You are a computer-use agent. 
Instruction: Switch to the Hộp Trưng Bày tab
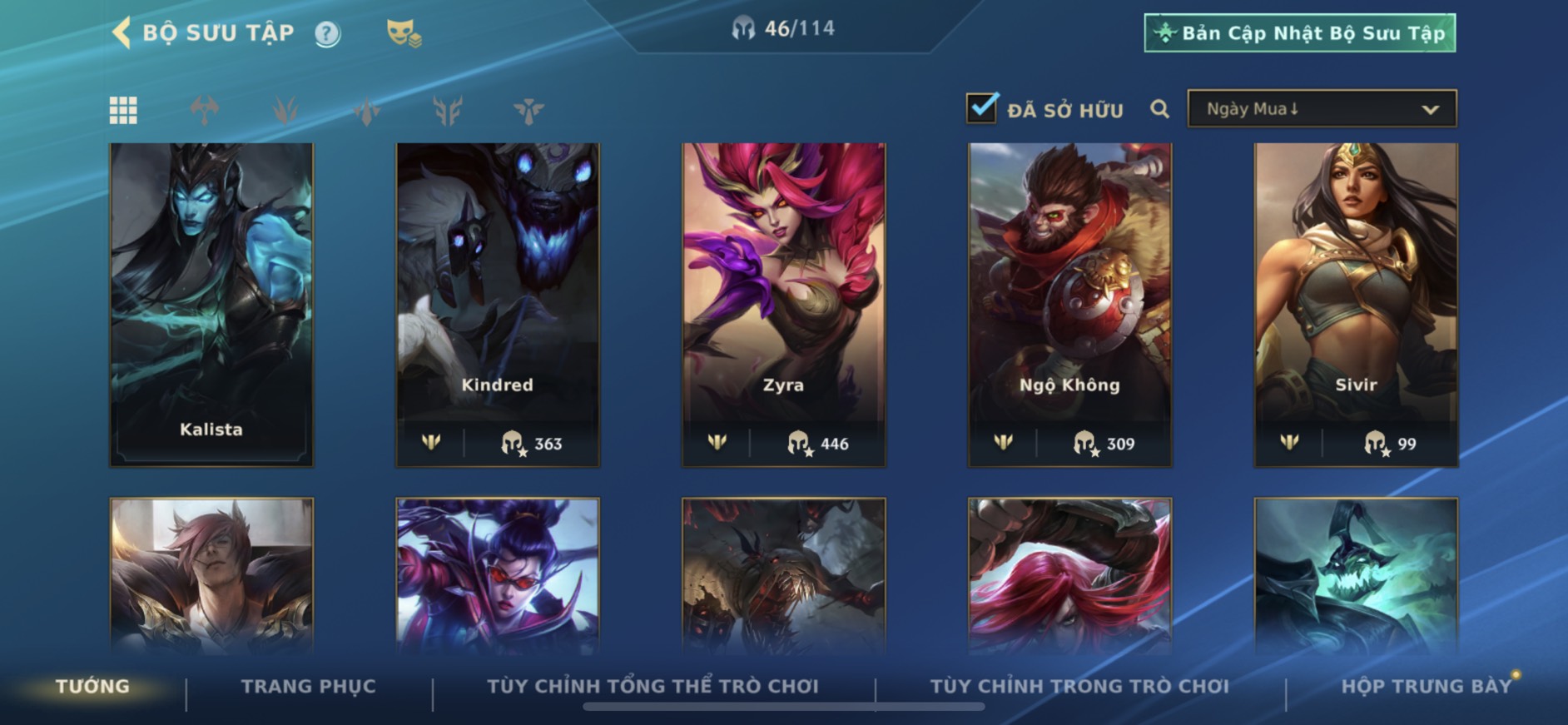(1426, 687)
